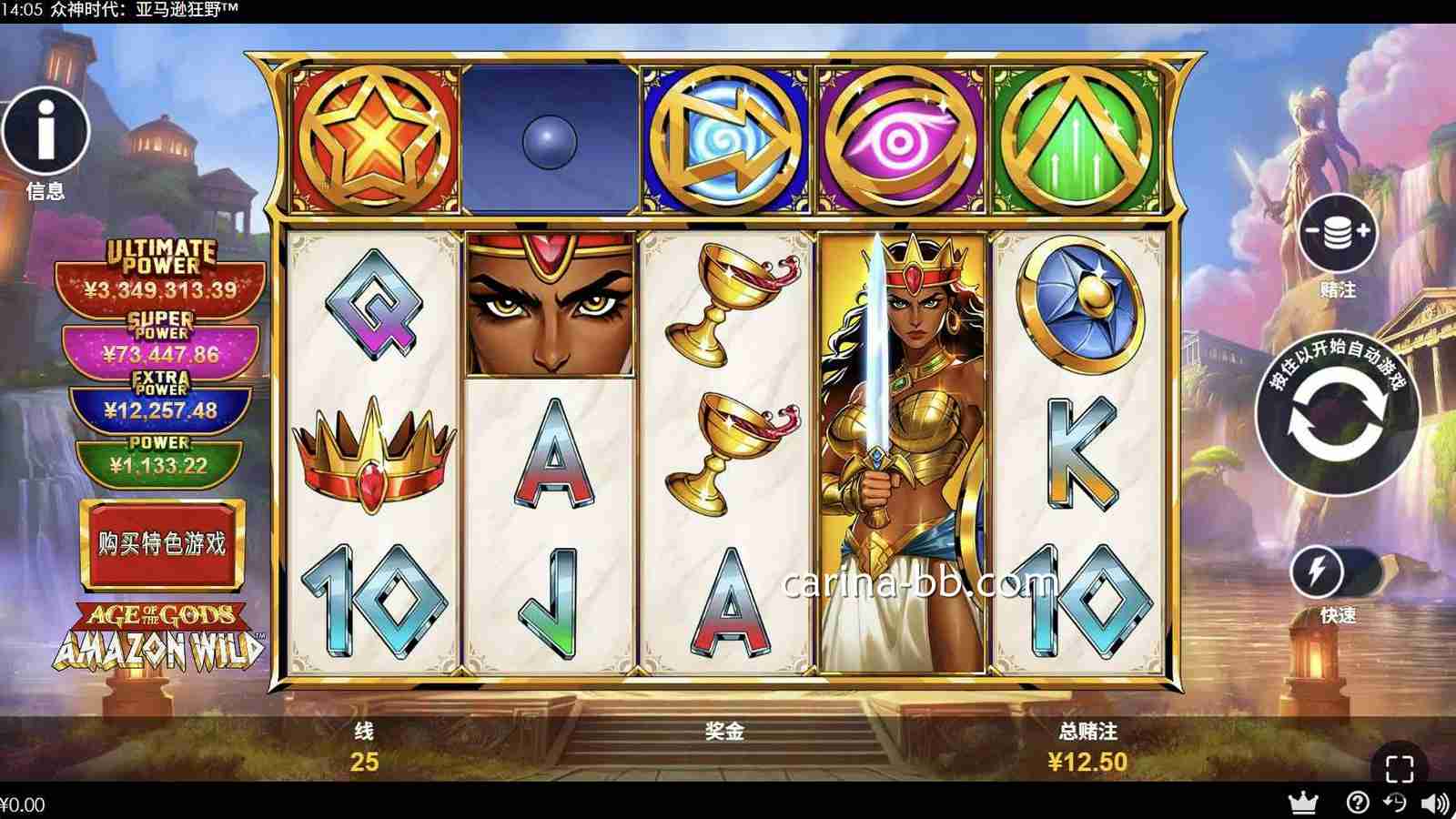Open help with the question mark icon
Image resolution: width=1456 pixels, height=819 pixels.
1357,803
